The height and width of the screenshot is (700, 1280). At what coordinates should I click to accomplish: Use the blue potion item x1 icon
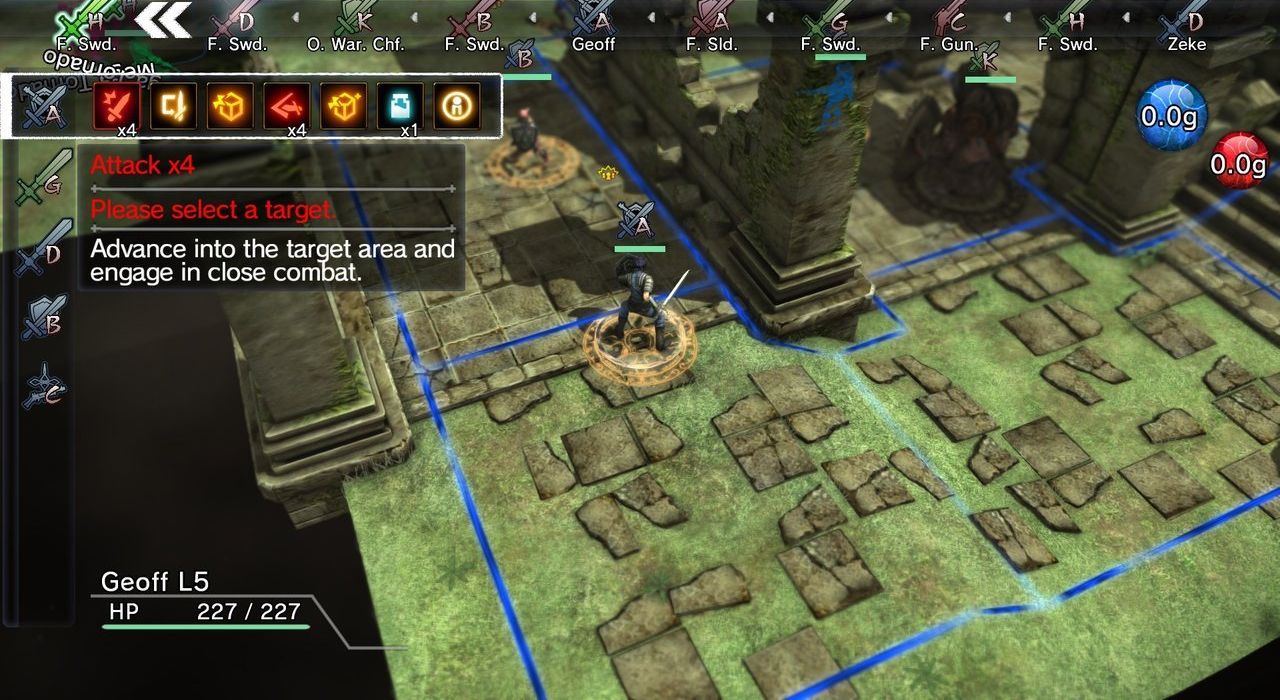click(399, 105)
